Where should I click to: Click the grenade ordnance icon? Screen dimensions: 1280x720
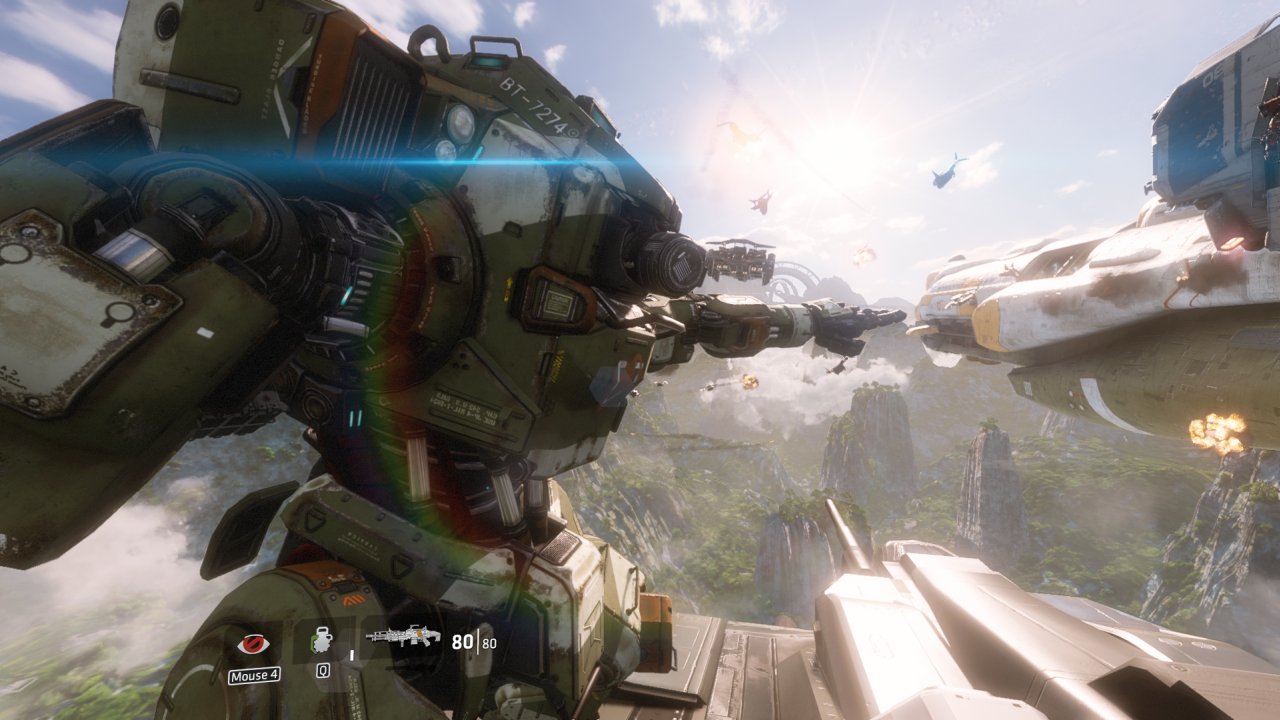coord(323,638)
